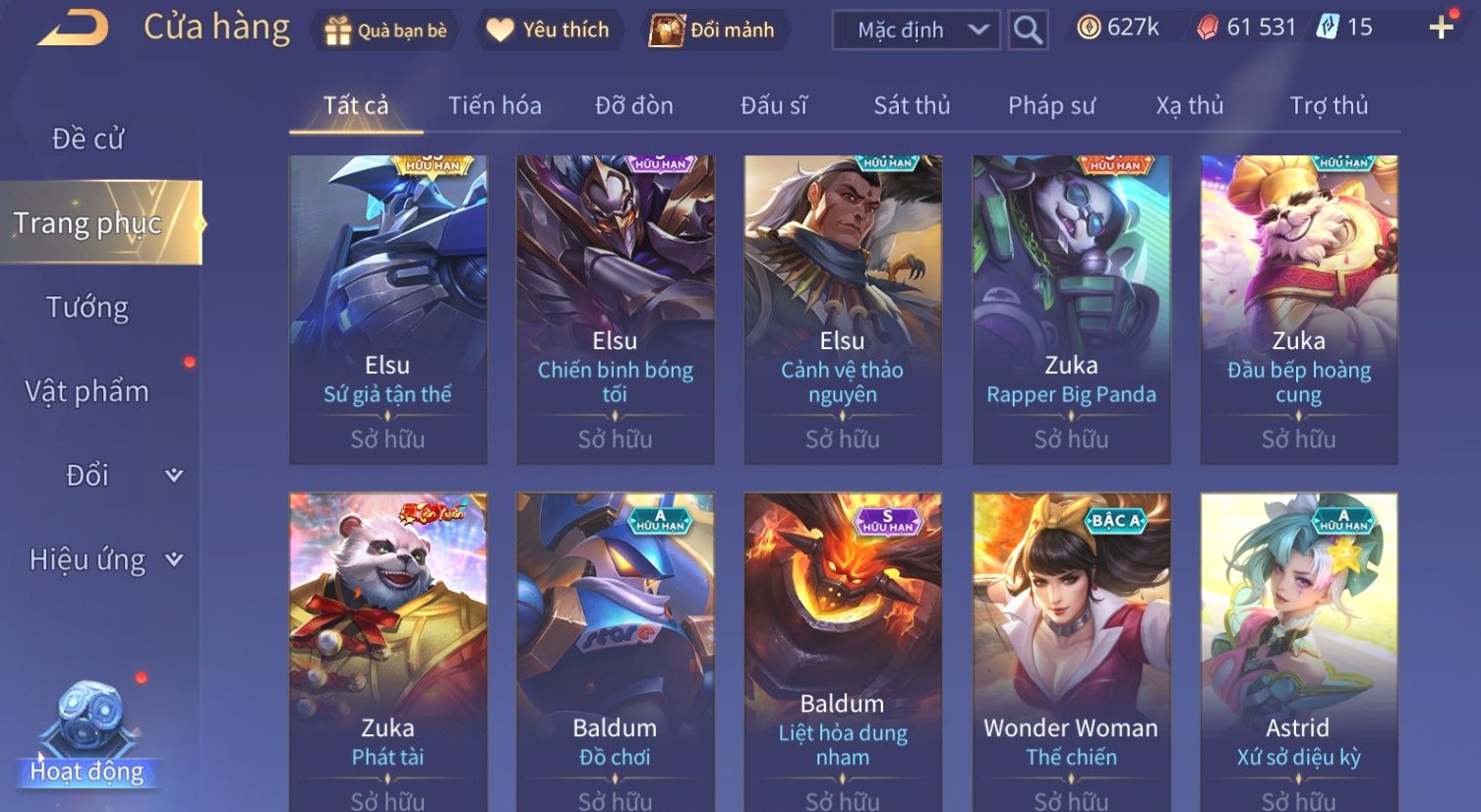This screenshot has width=1481, height=812.
Task: Go to the Vật phẩm items section
Action: [88, 391]
